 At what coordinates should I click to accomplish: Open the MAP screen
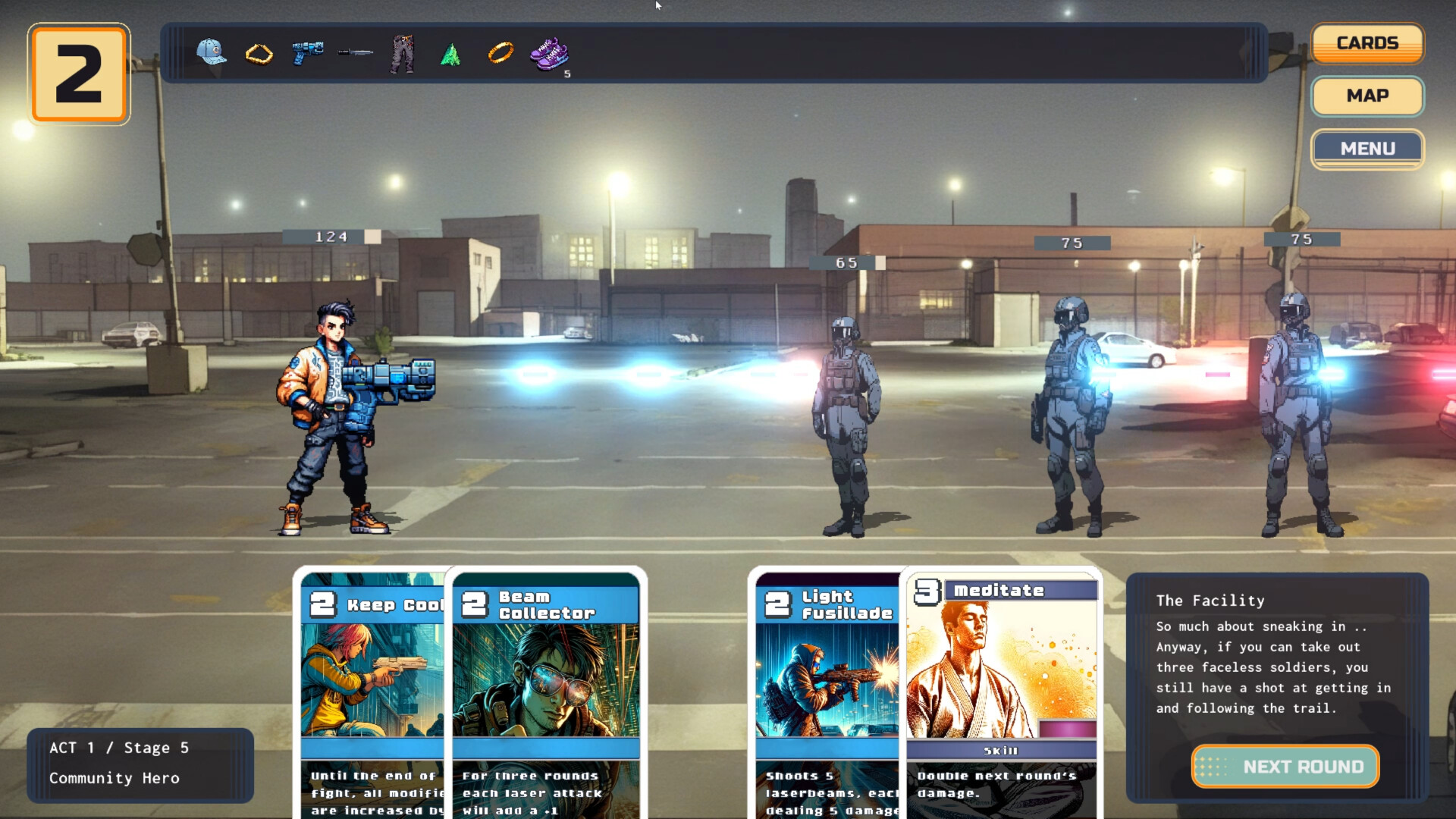tap(1367, 96)
